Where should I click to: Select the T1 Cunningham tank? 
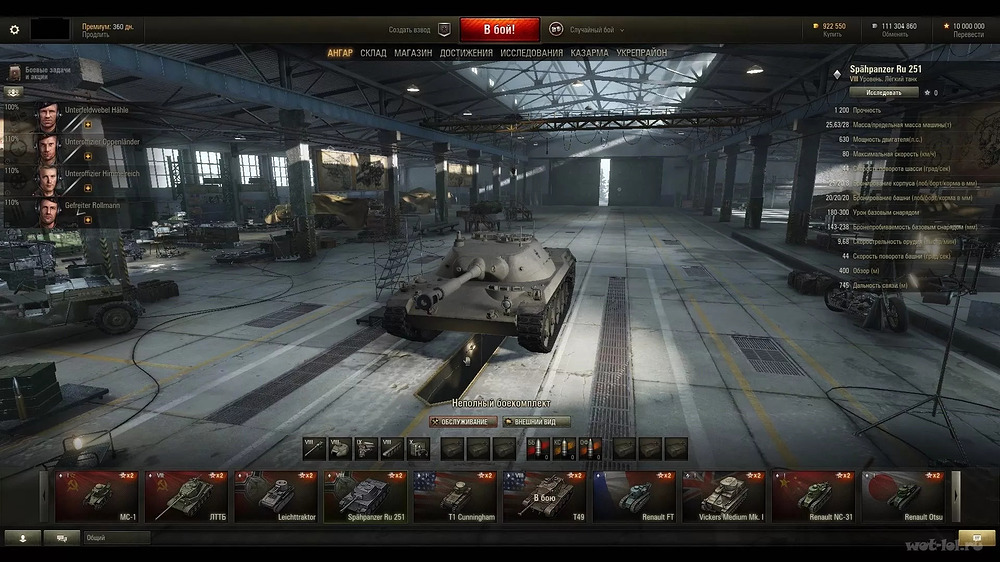(456, 496)
